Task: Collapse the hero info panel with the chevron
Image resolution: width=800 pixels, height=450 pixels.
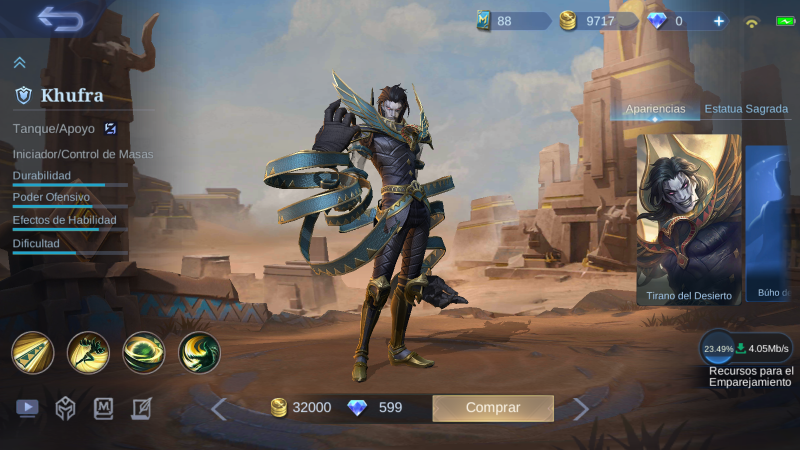Action: 19,62
